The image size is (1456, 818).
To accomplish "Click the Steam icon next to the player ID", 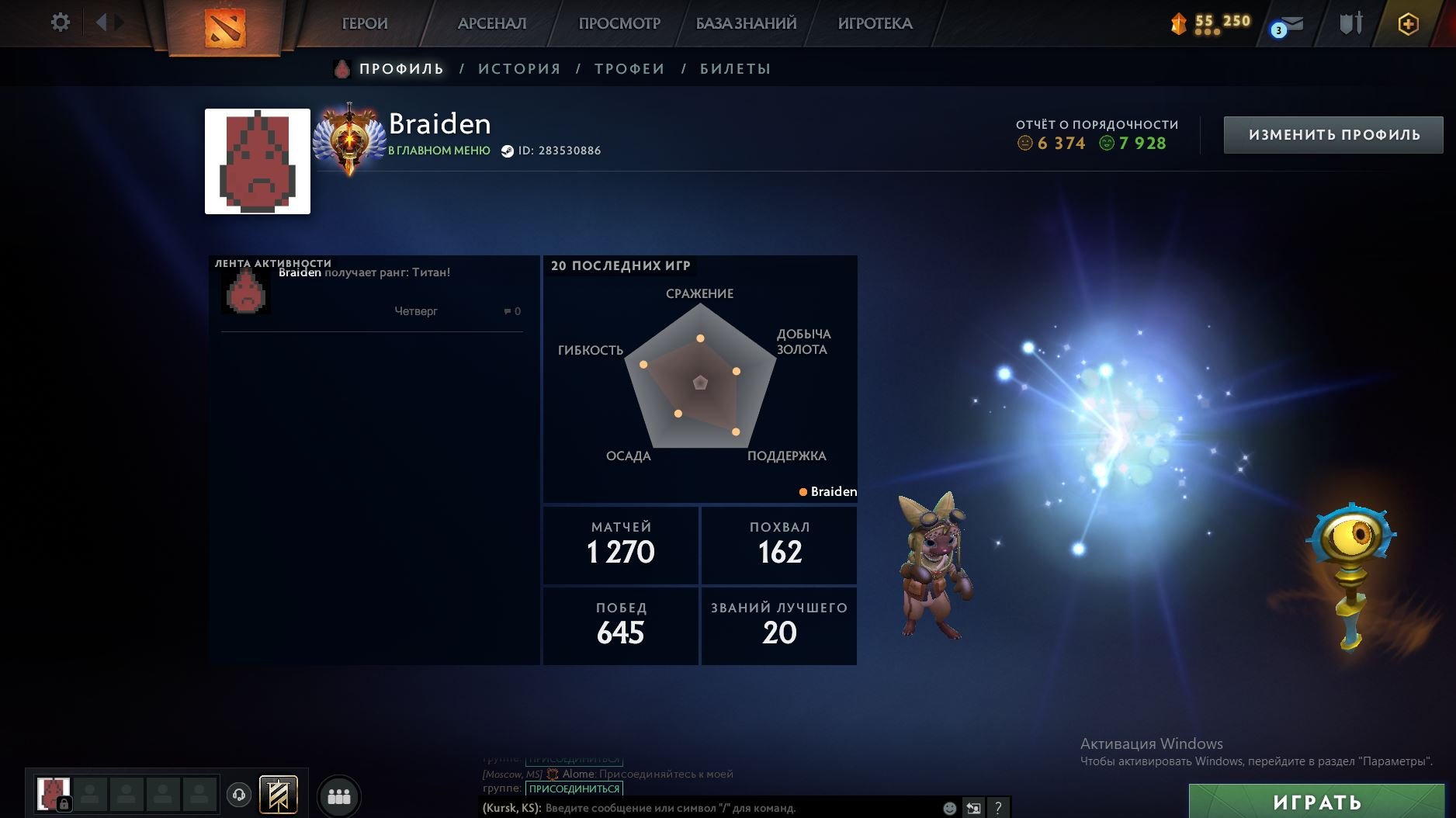I will (508, 151).
